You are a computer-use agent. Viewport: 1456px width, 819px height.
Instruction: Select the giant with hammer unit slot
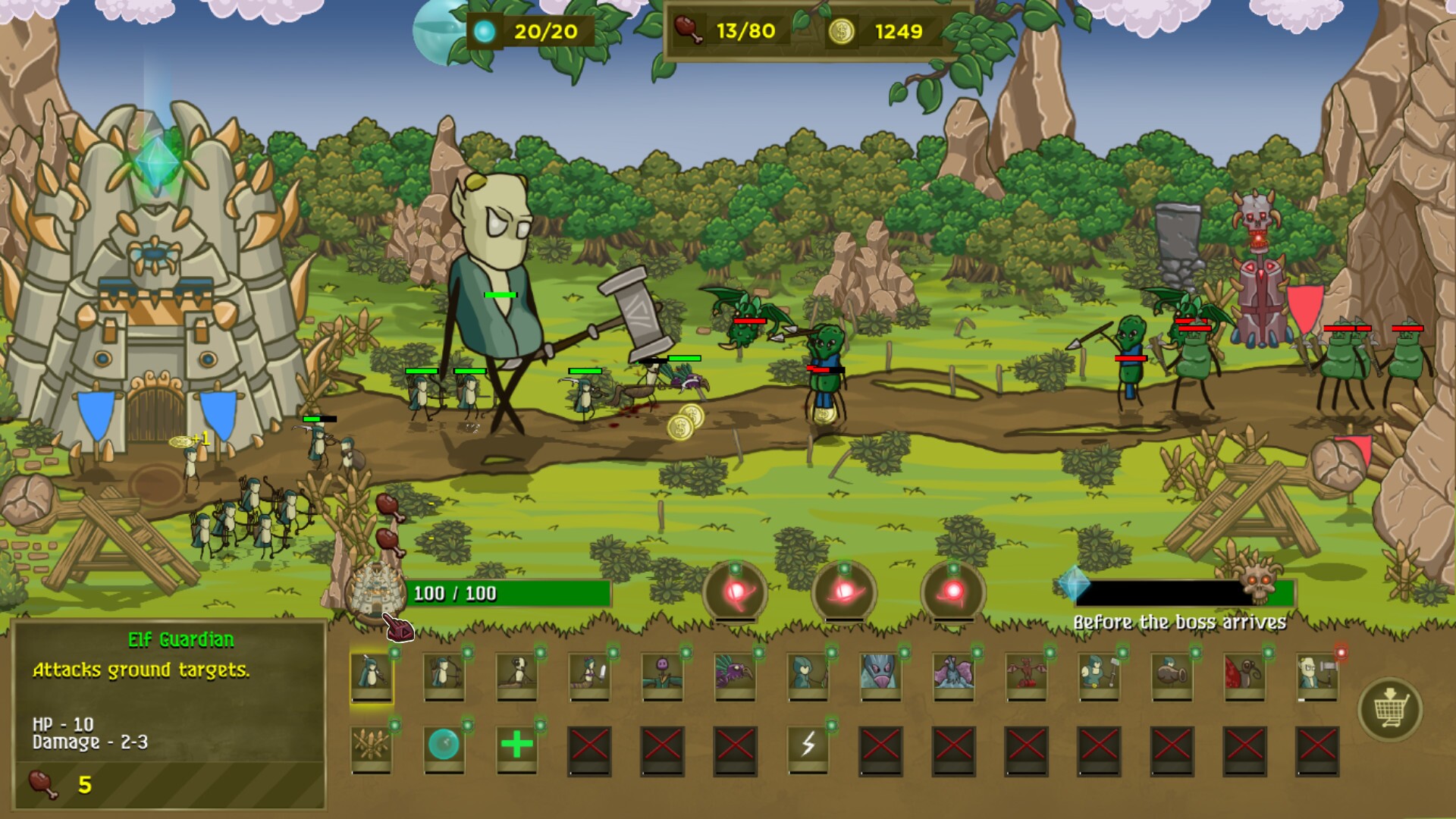click(1317, 674)
